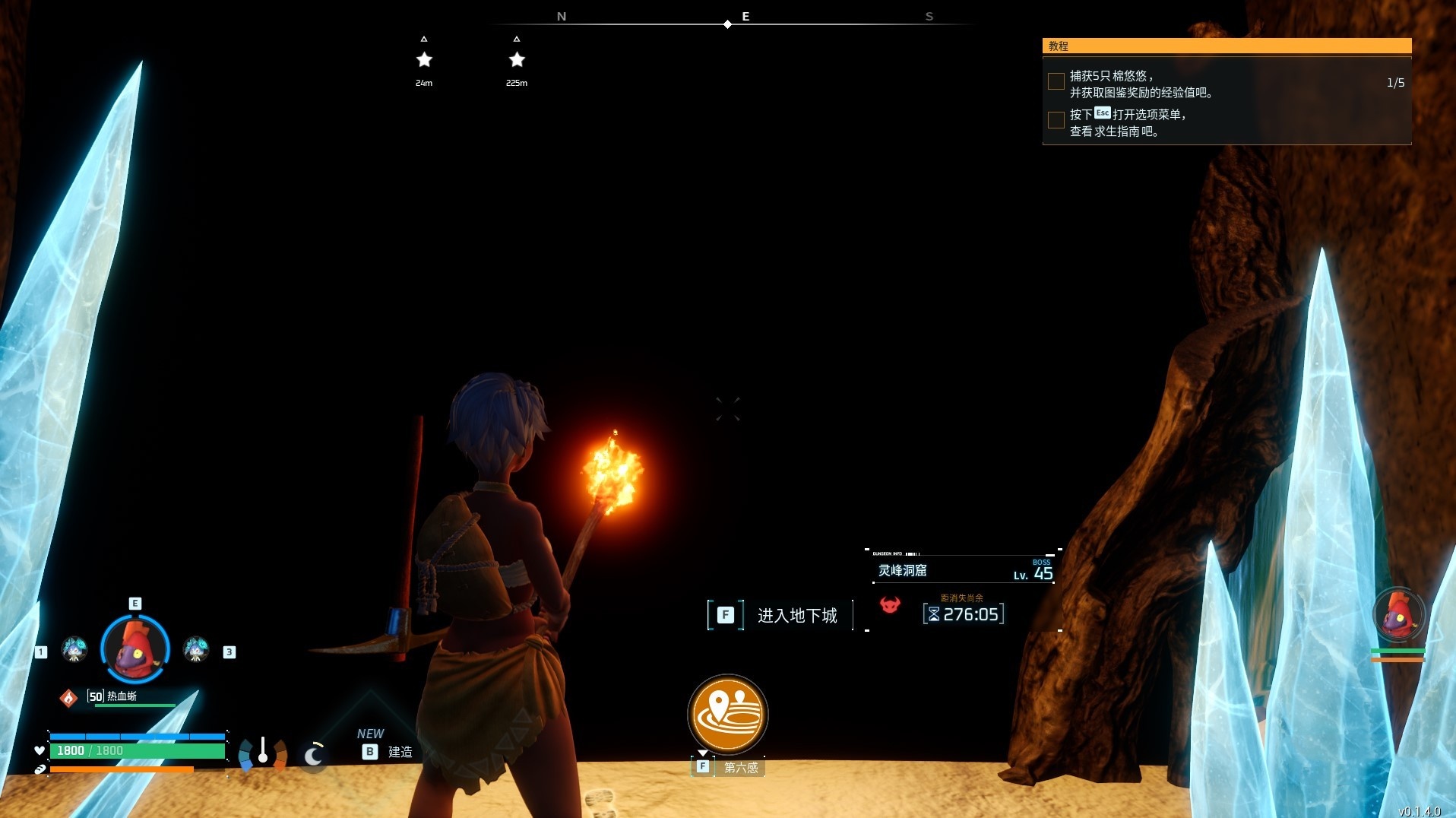Open the 建造 build menu label
Image resolution: width=1456 pixels, height=818 pixels.
[x=400, y=752]
